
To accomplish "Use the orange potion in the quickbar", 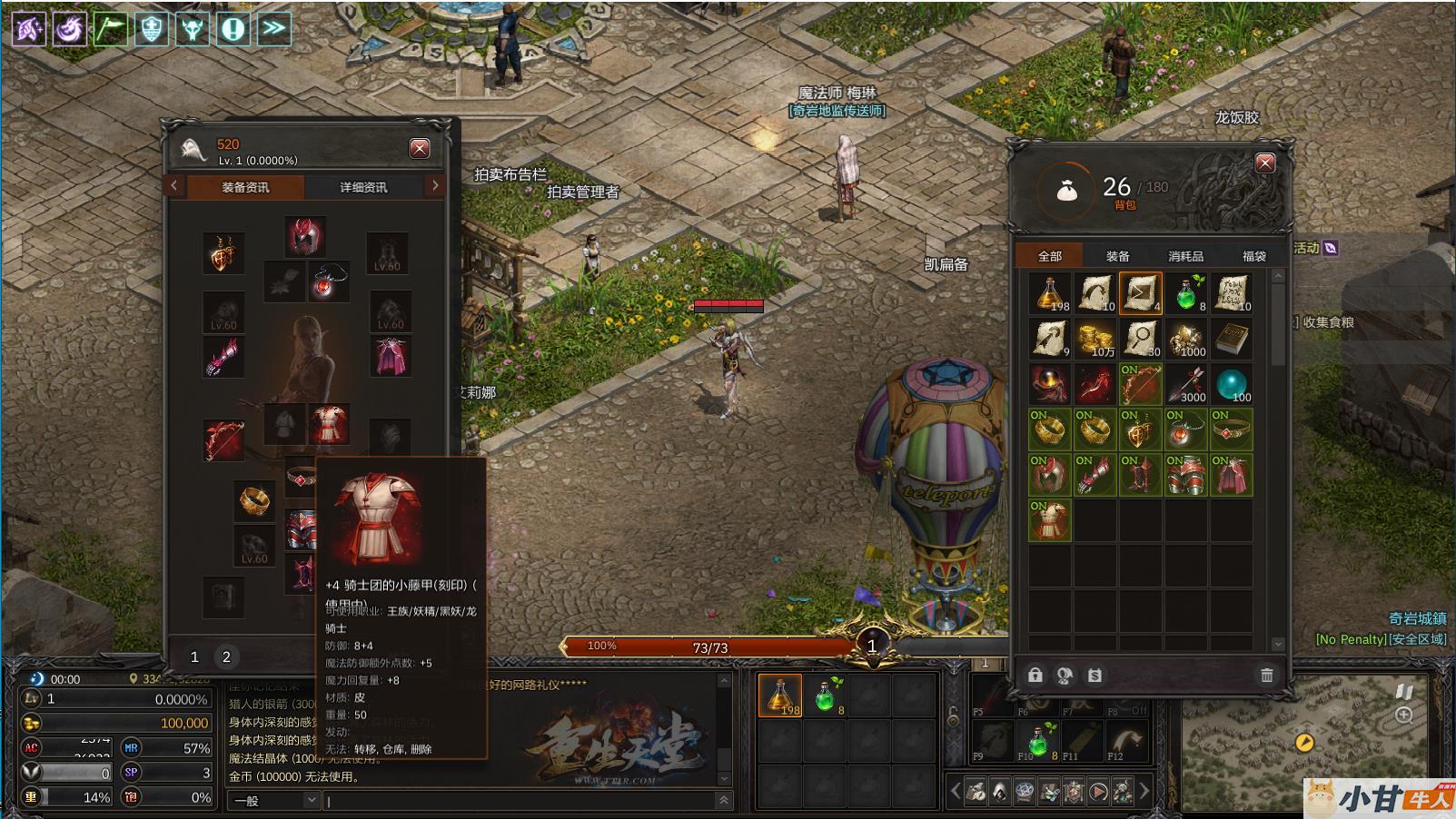I will [780, 696].
